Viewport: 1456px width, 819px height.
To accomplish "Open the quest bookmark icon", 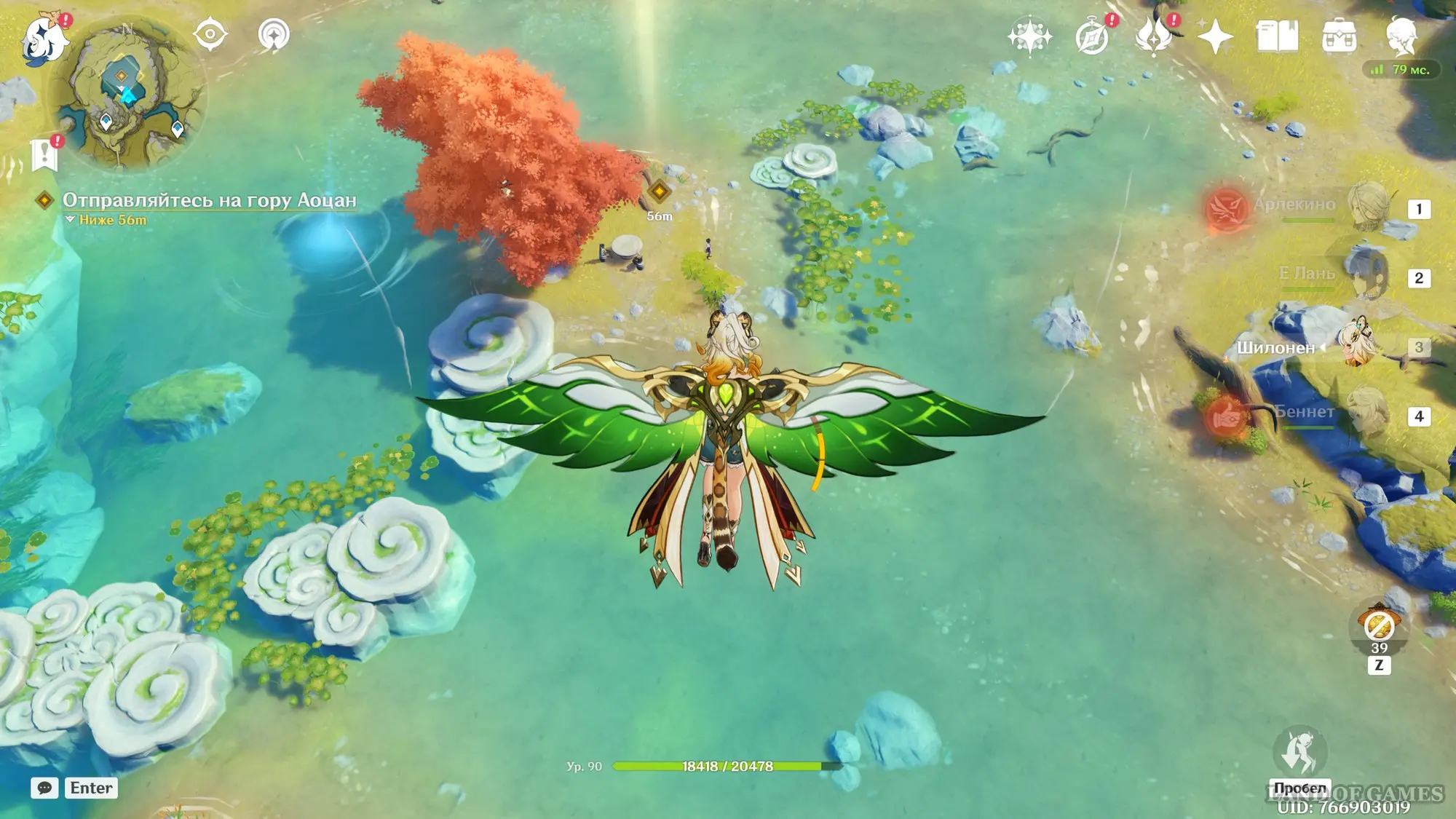I will coord(45,154).
